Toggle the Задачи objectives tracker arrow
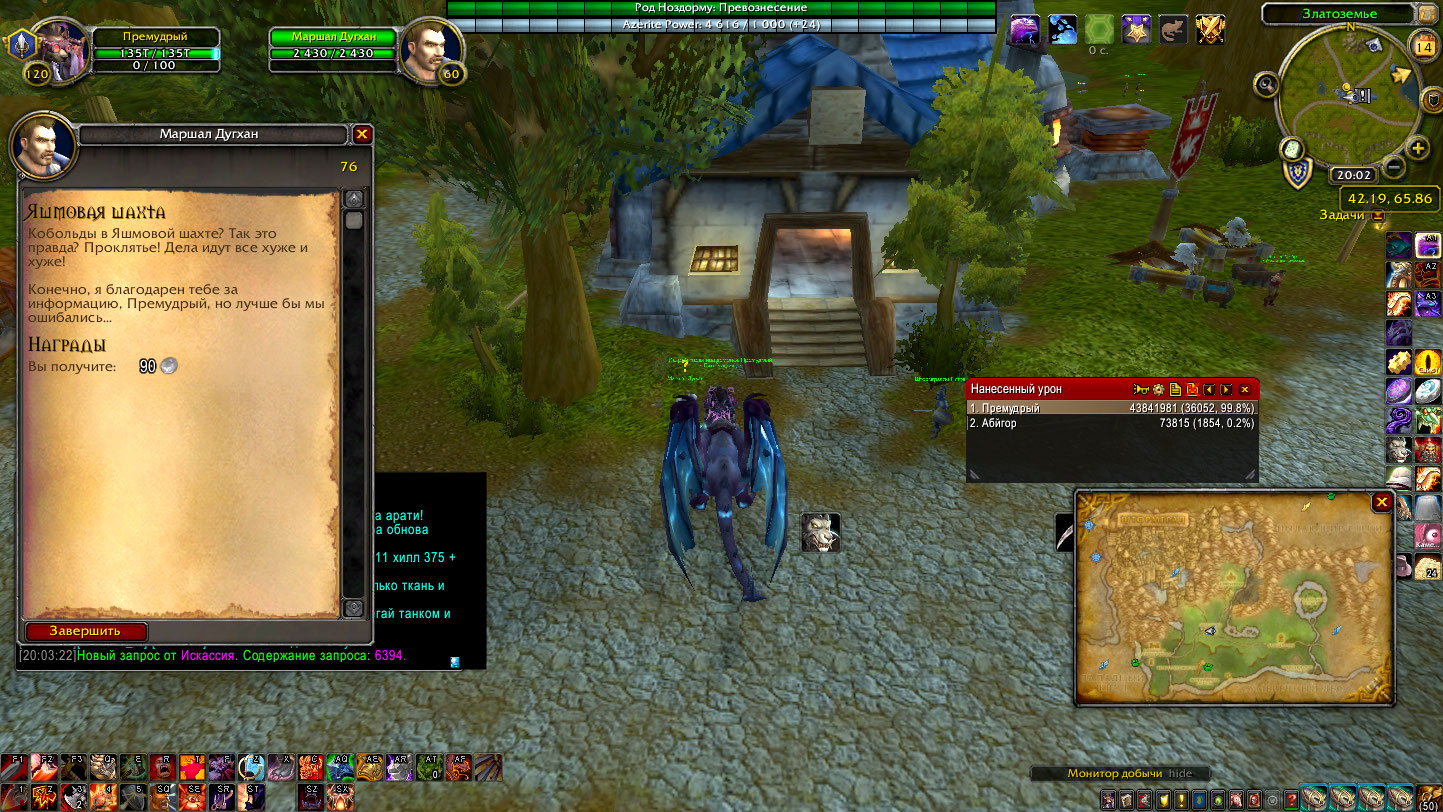 pos(1378,215)
